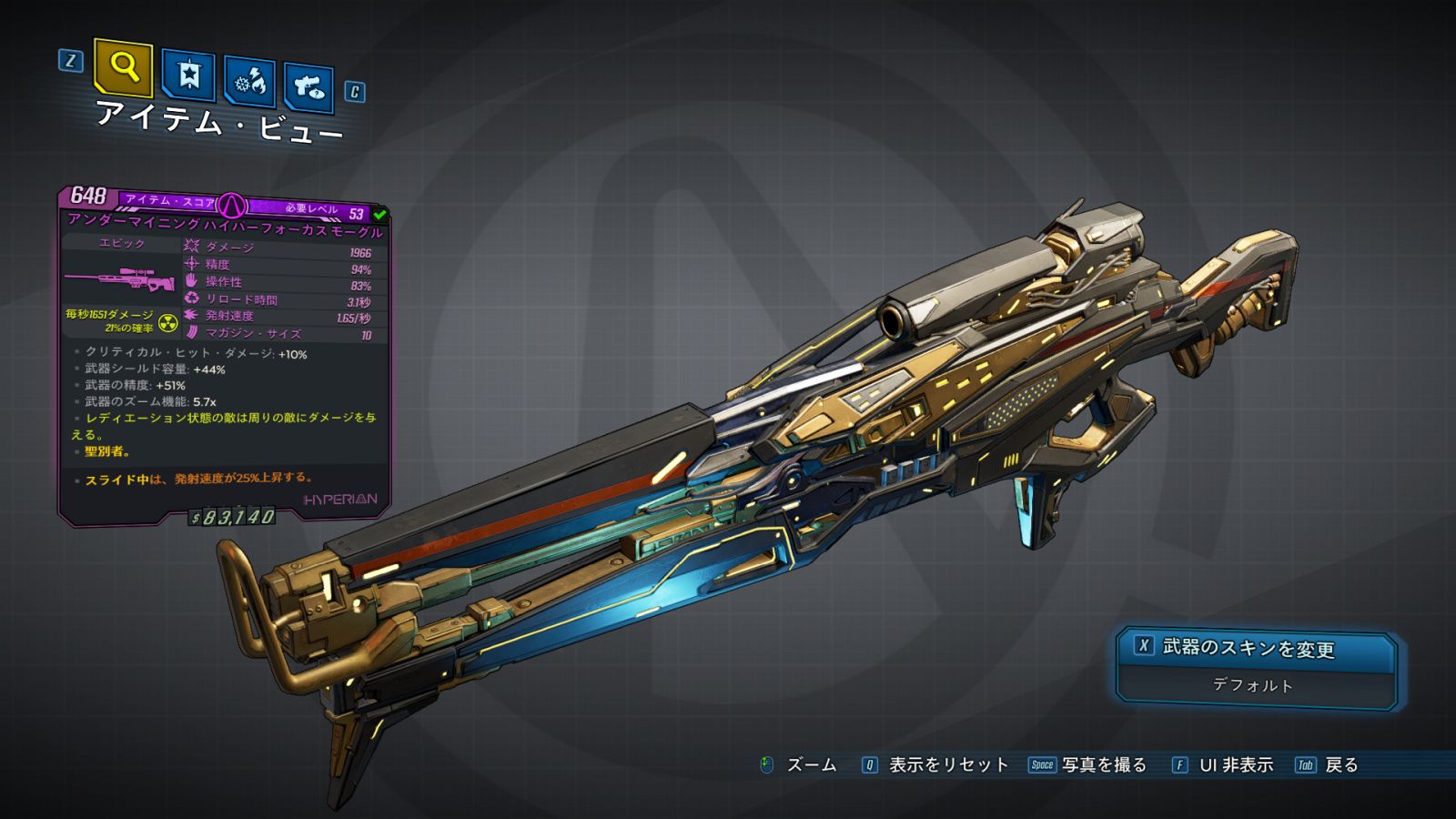This screenshot has width=1456, height=819.
Task: Hide the interface with UI 非表示
Action: click(x=1235, y=765)
